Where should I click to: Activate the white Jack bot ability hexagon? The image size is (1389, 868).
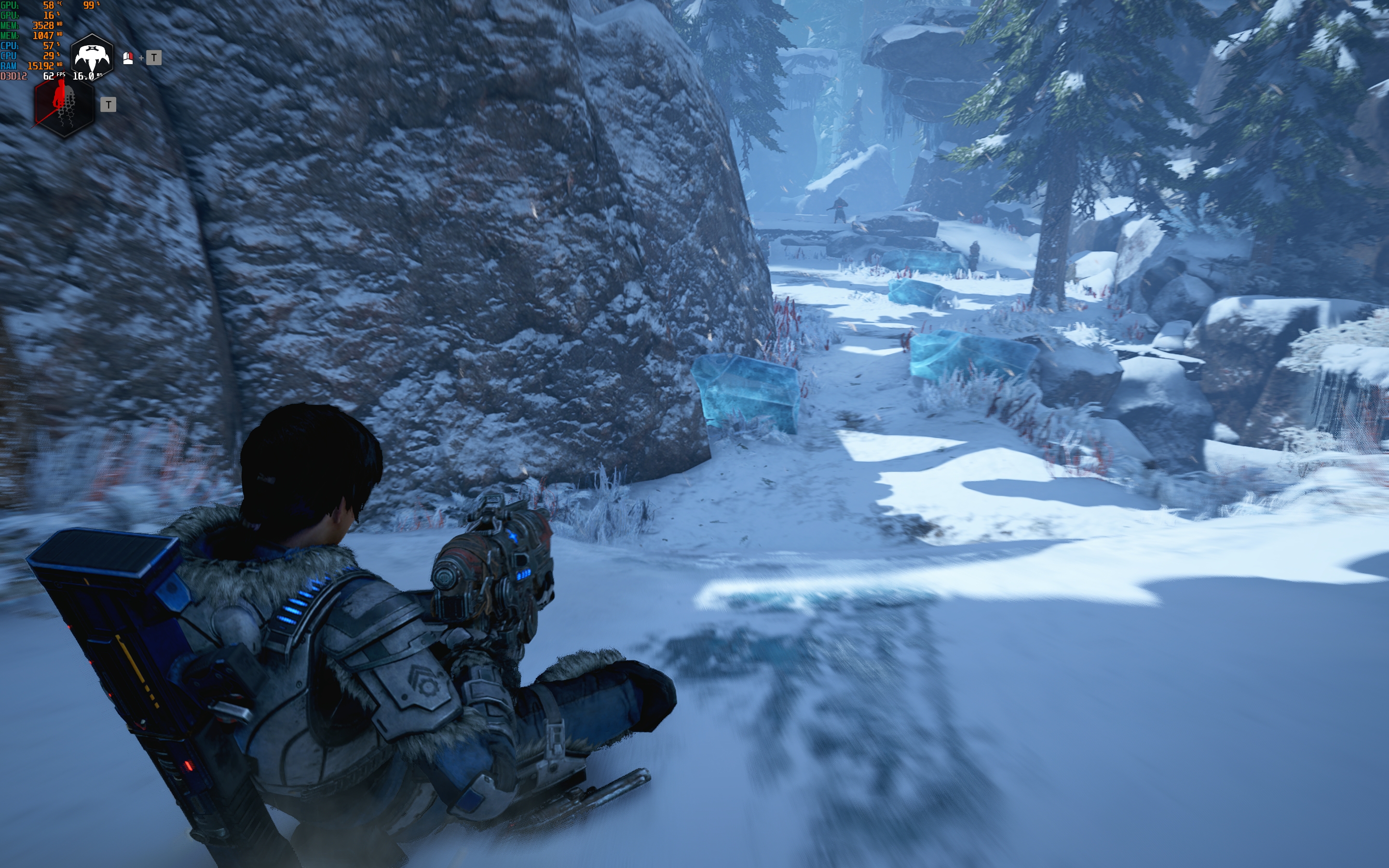click(x=91, y=57)
